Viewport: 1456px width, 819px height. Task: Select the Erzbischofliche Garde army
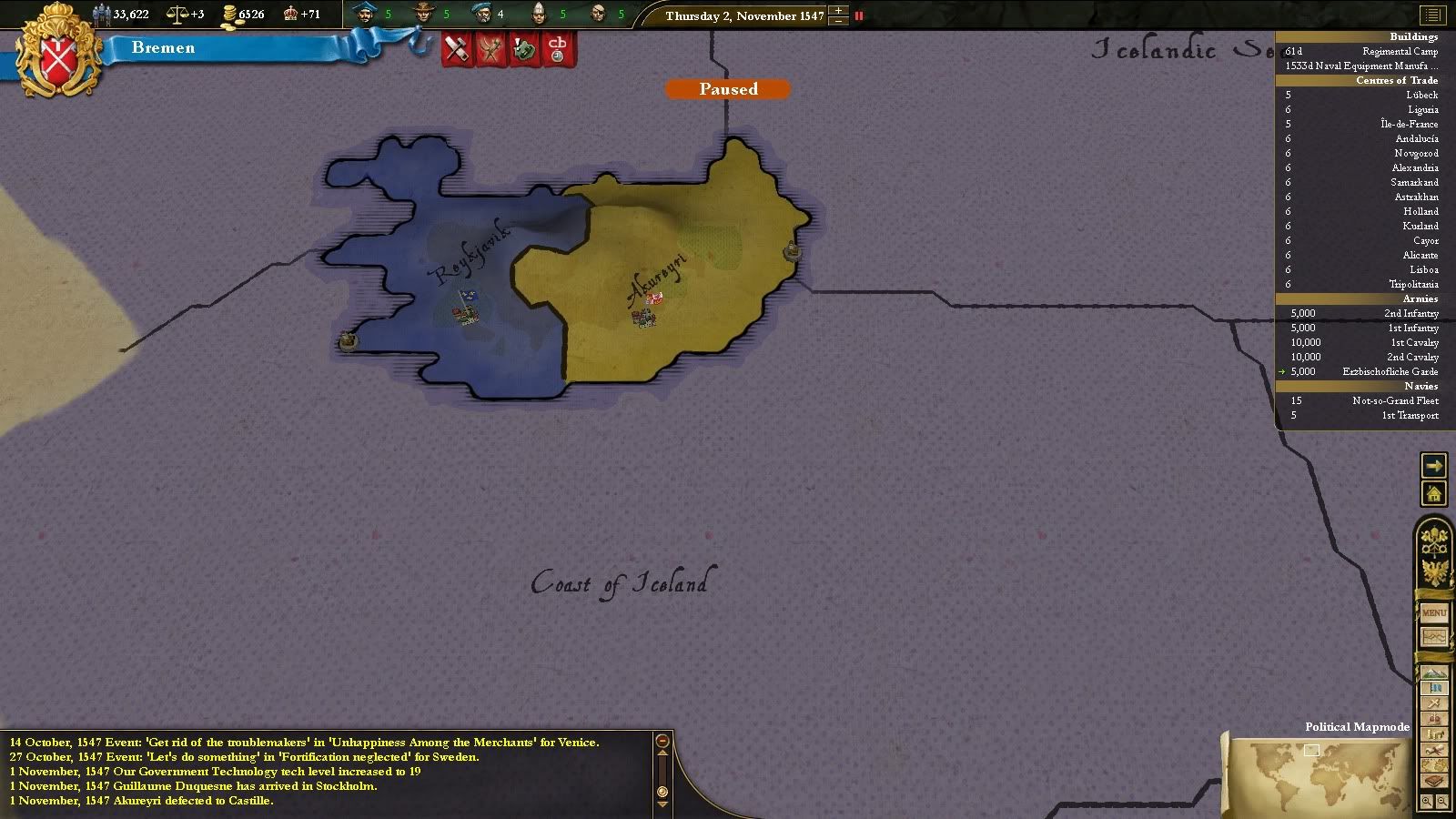[1390, 371]
